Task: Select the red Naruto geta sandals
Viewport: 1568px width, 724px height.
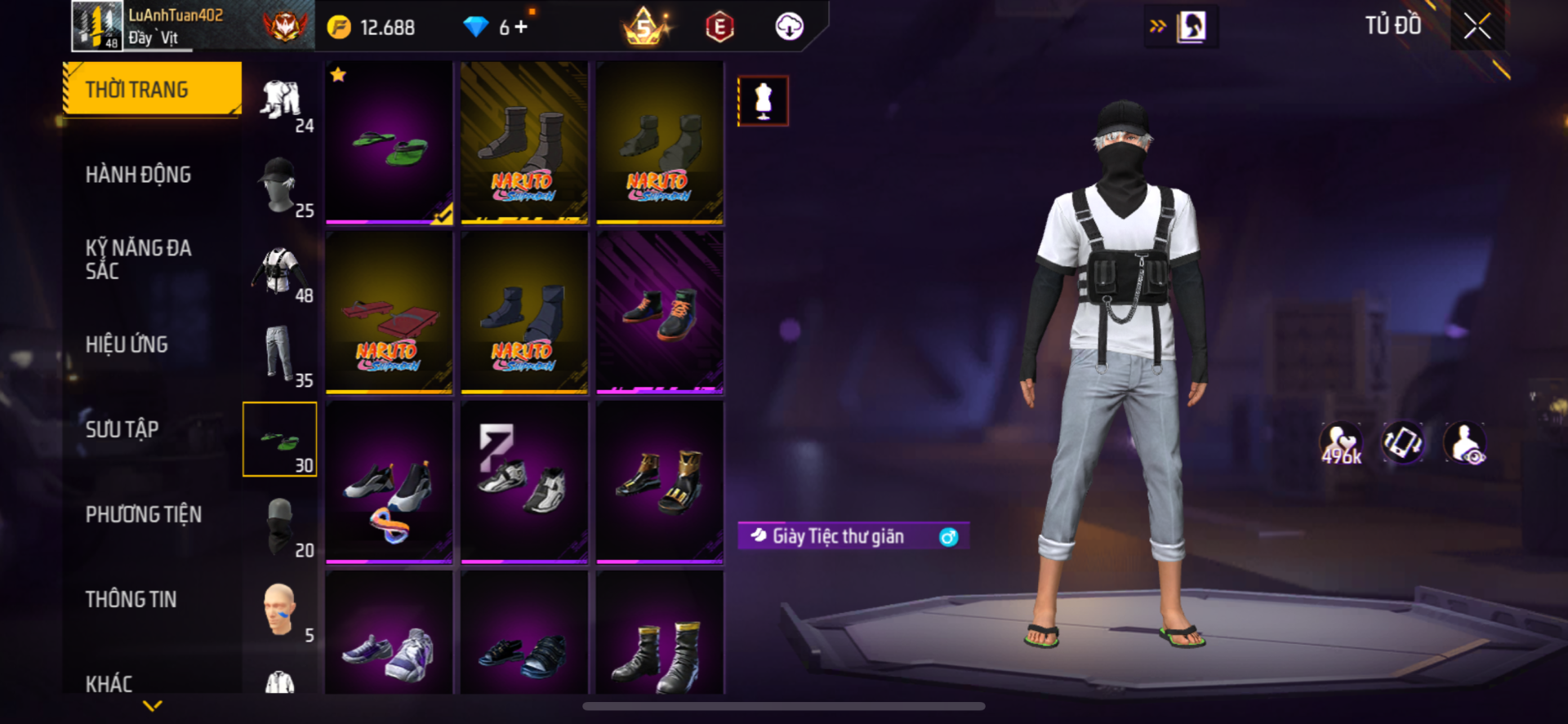Action: (389, 313)
